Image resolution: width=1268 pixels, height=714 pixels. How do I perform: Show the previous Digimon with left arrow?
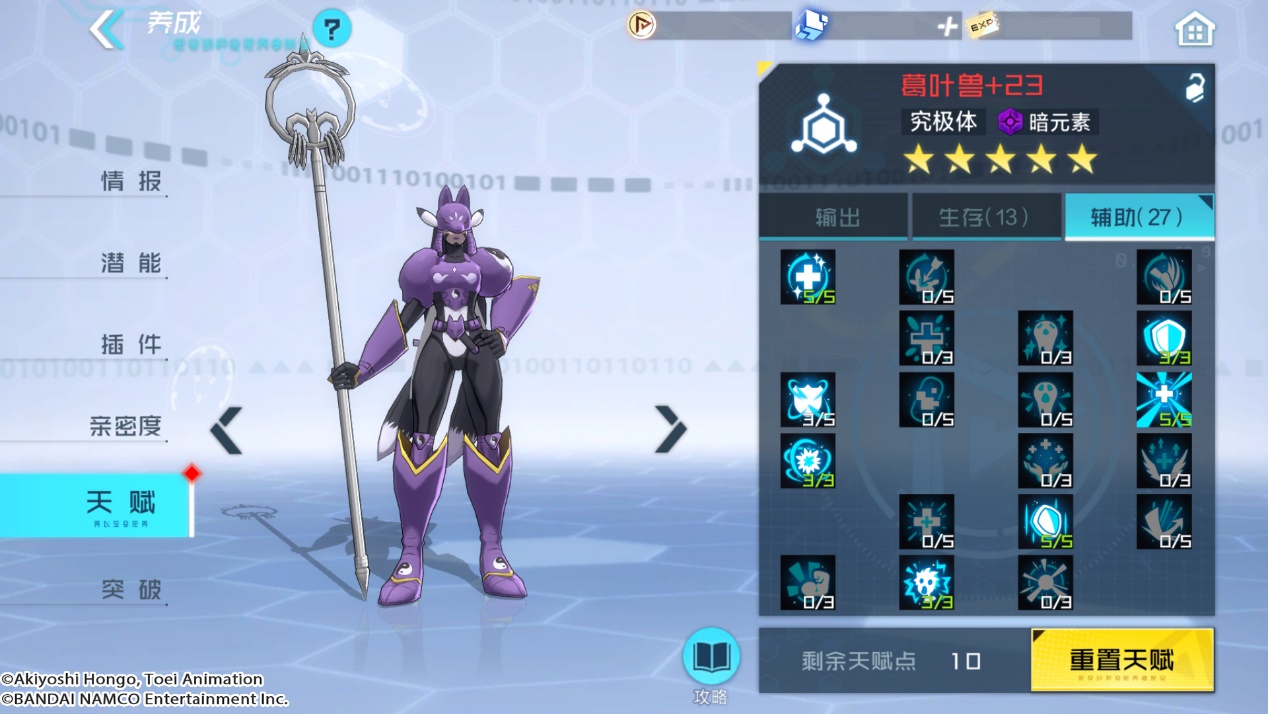(227, 430)
